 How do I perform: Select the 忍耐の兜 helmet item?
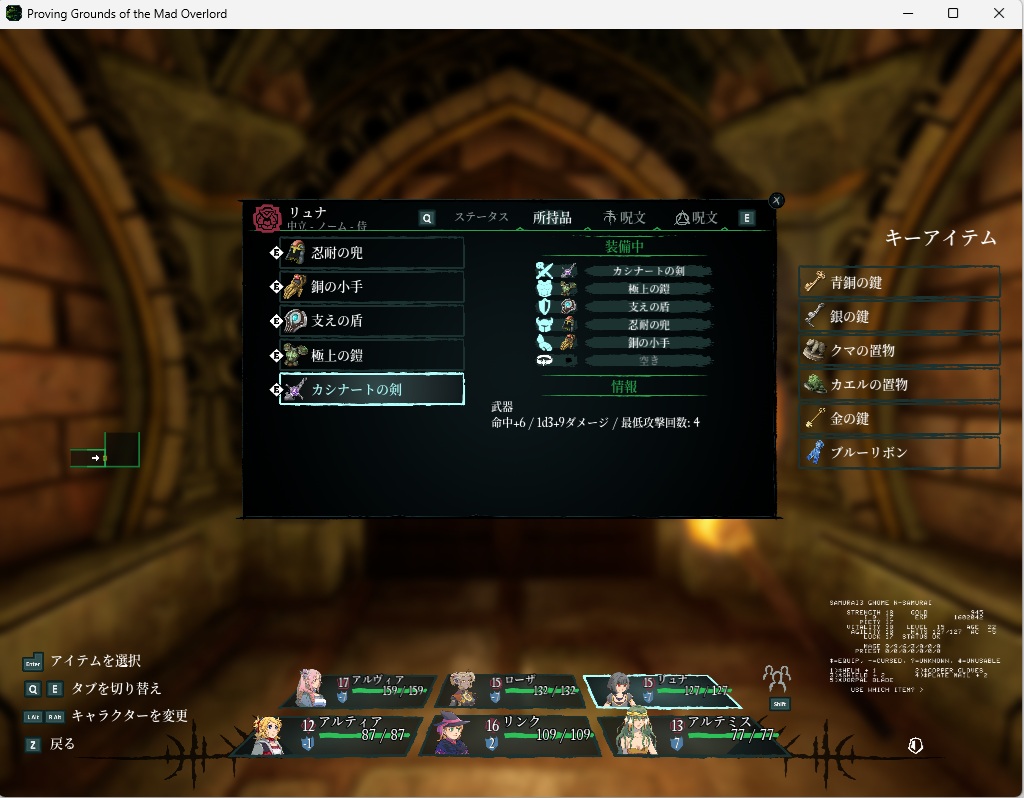371,253
